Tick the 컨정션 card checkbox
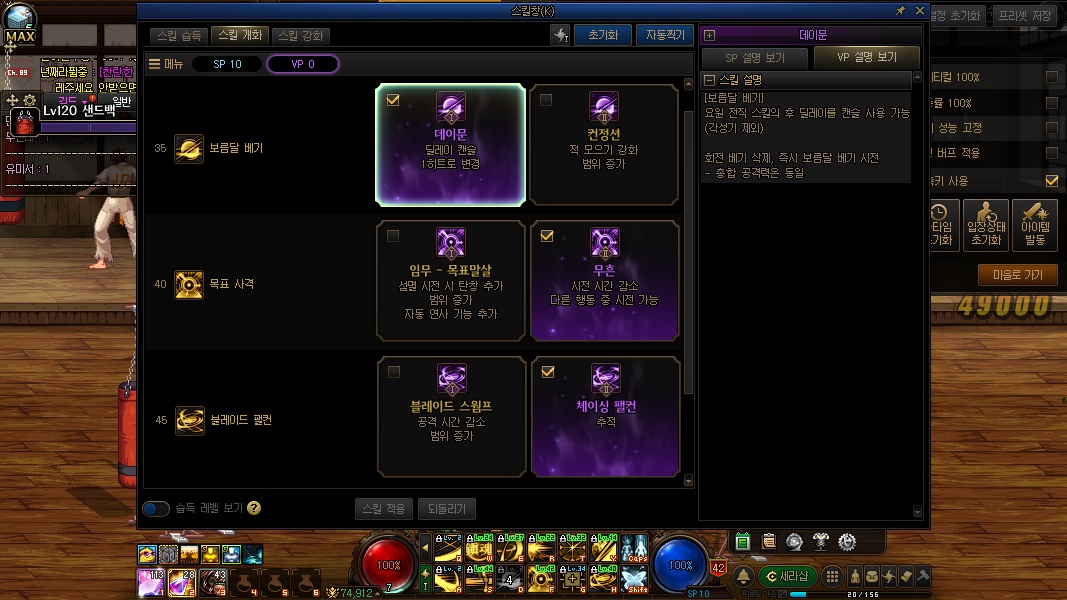Image resolution: width=1067 pixels, height=600 pixels. tap(546, 100)
